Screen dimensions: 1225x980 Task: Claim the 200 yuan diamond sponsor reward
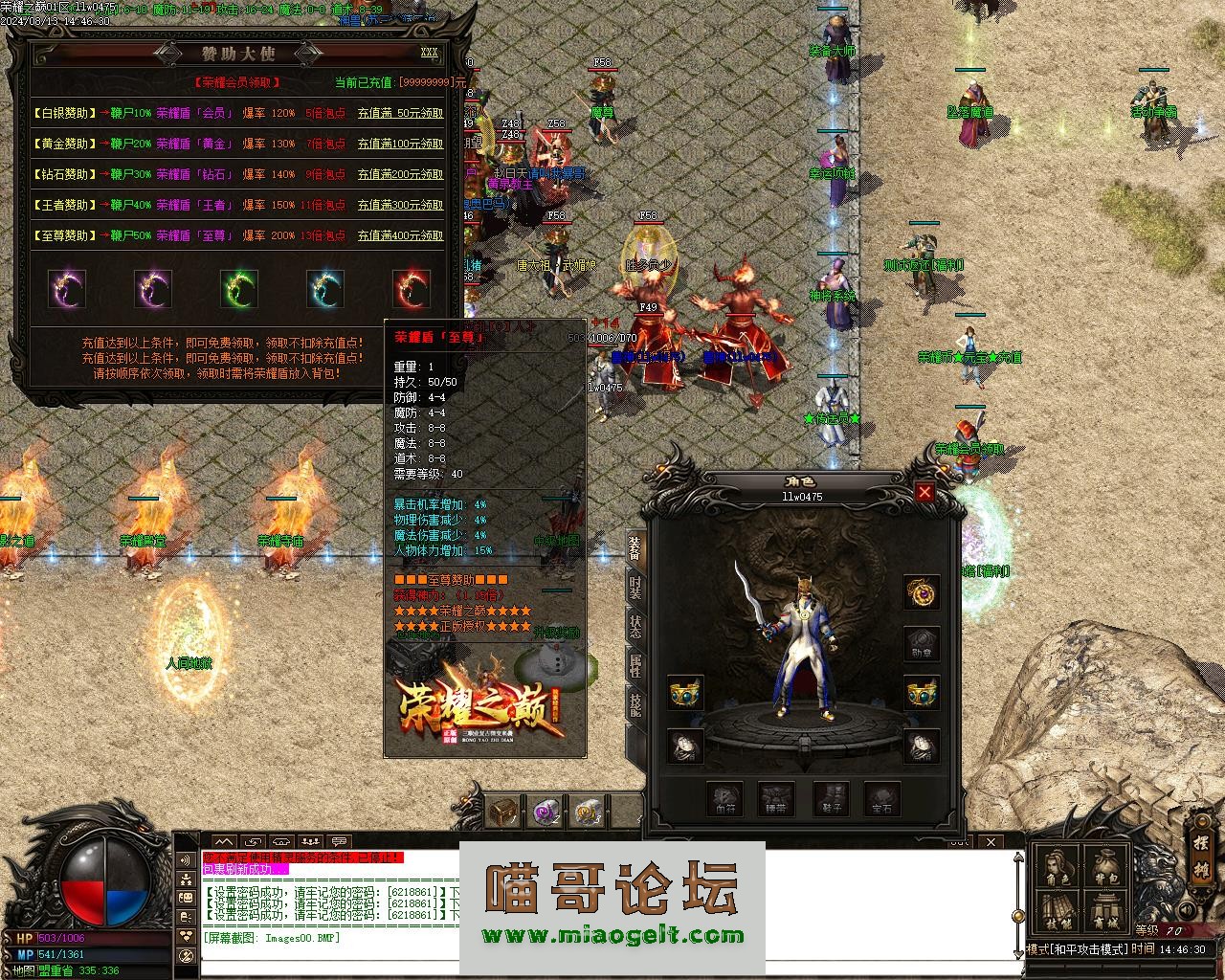(400, 174)
